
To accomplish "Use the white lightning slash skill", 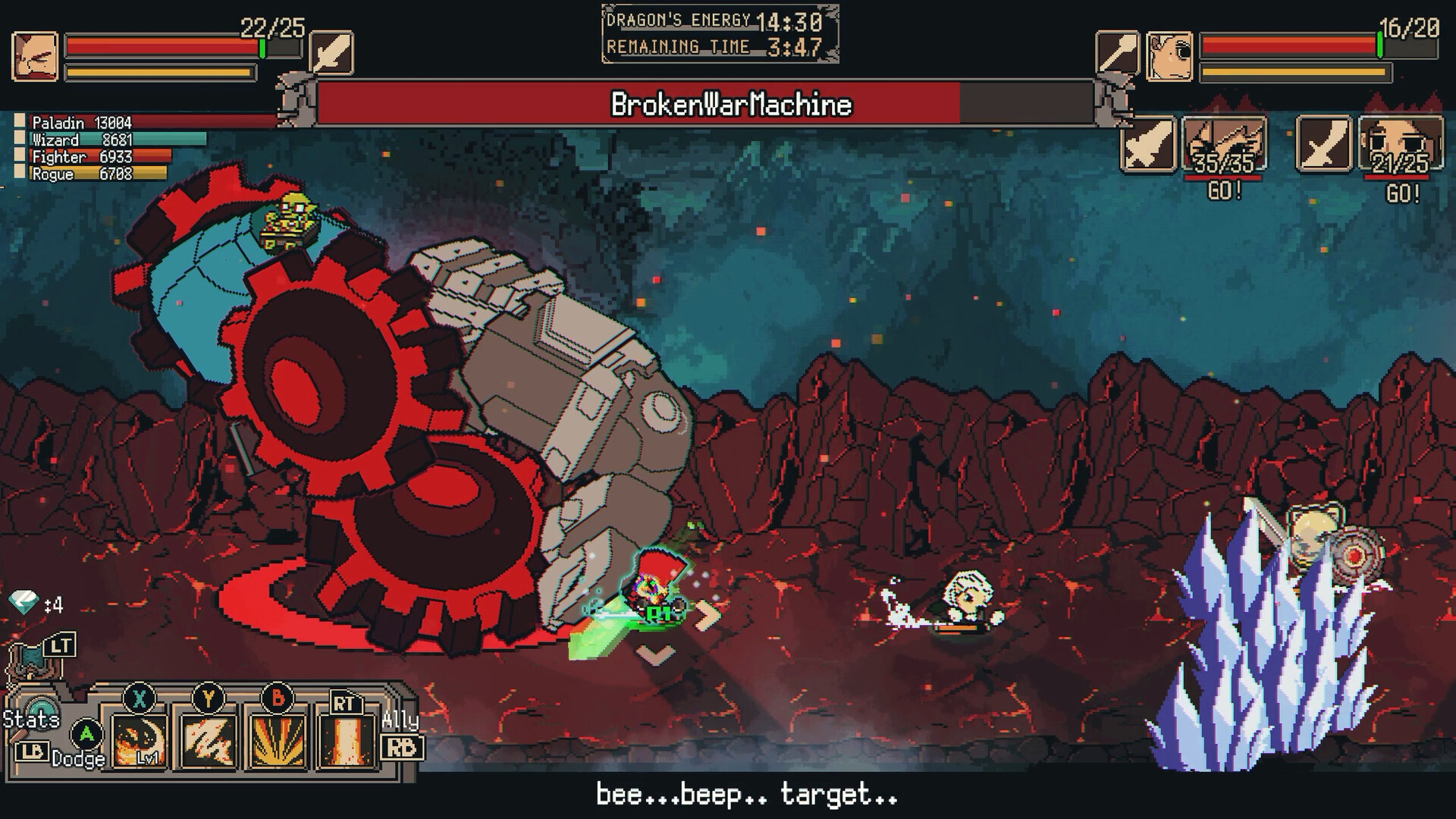I will click(207, 739).
